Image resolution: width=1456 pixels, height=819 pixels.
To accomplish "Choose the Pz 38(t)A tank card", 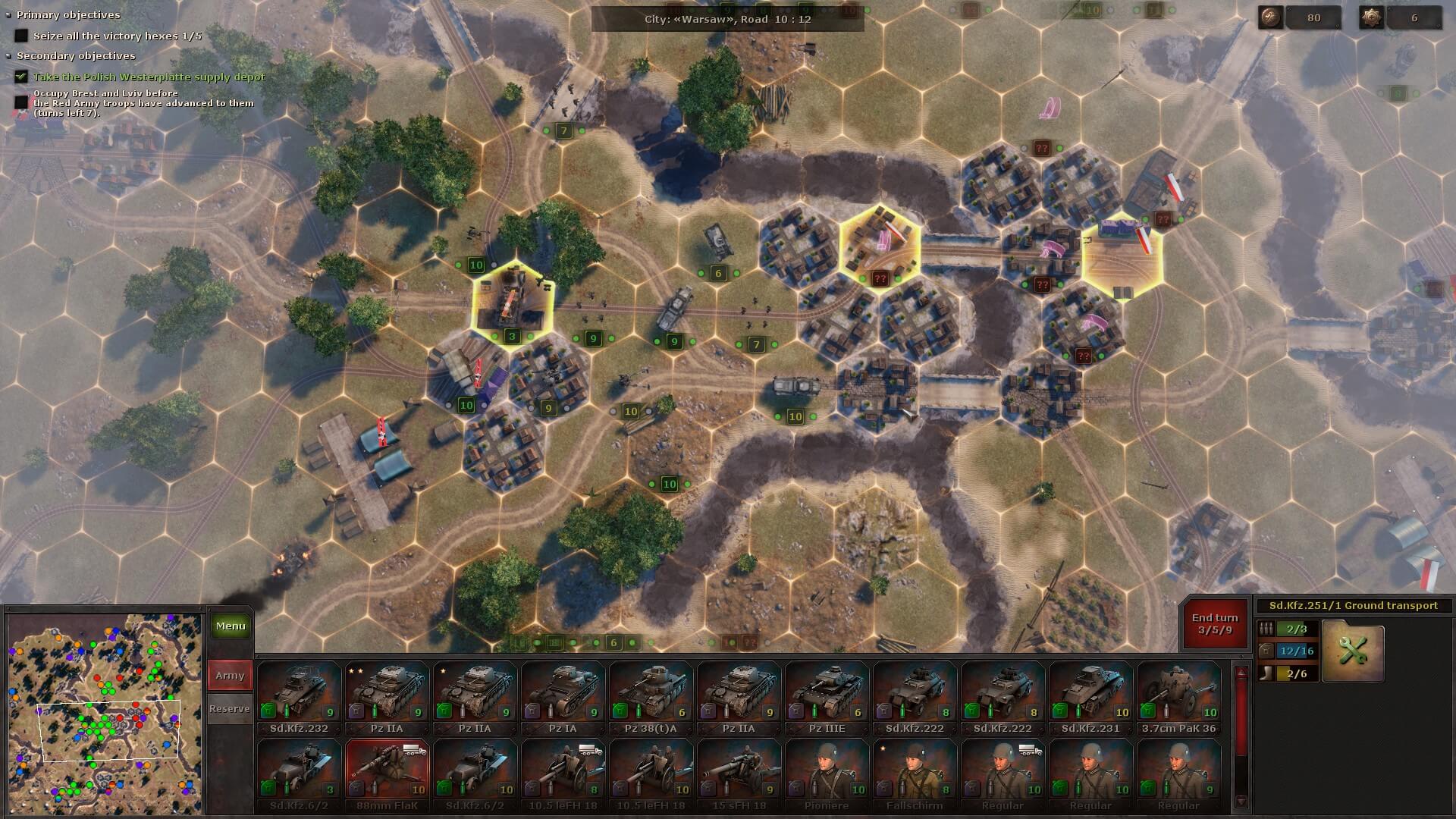I will coord(651,698).
